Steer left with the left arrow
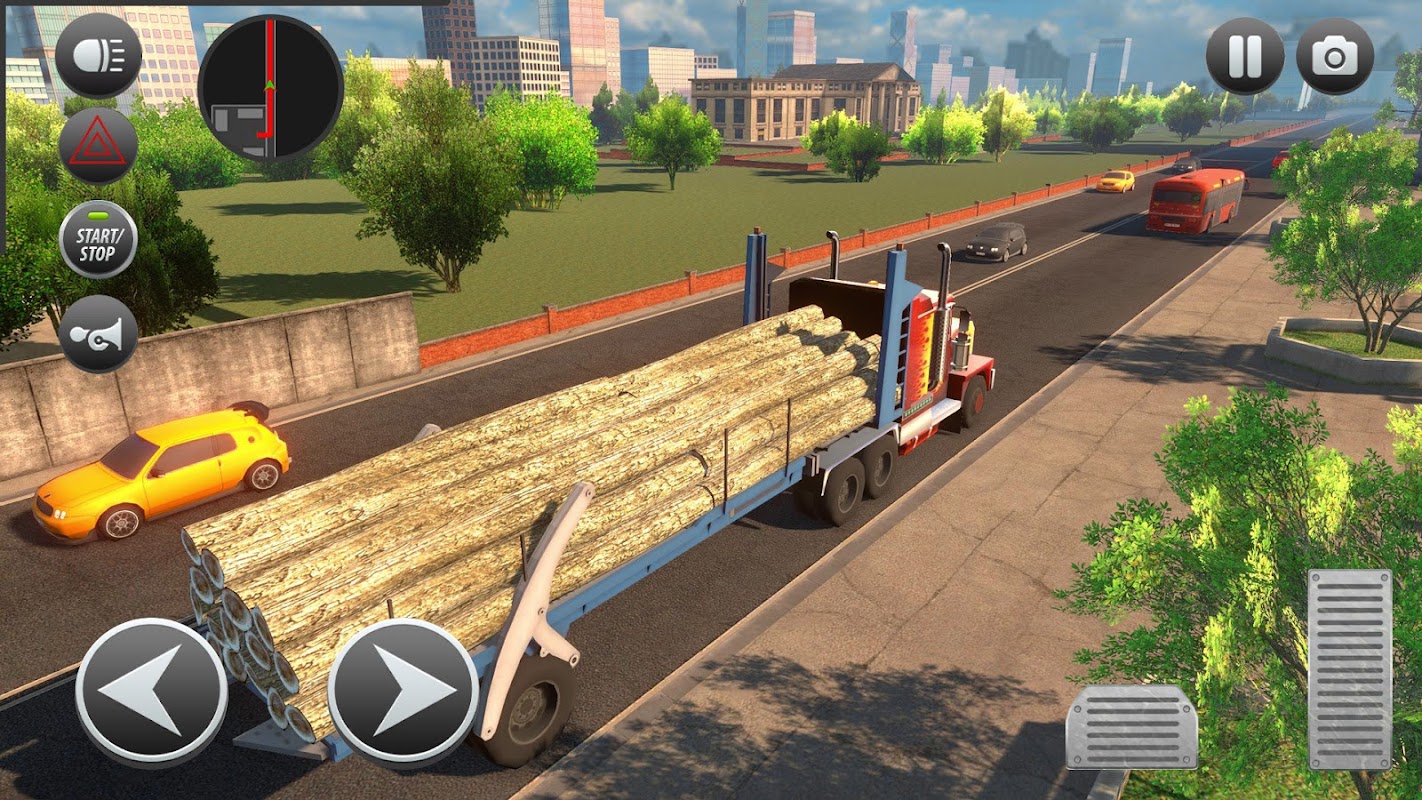The height and width of the screenshot is (800, 1422). (x=152, y=692)
